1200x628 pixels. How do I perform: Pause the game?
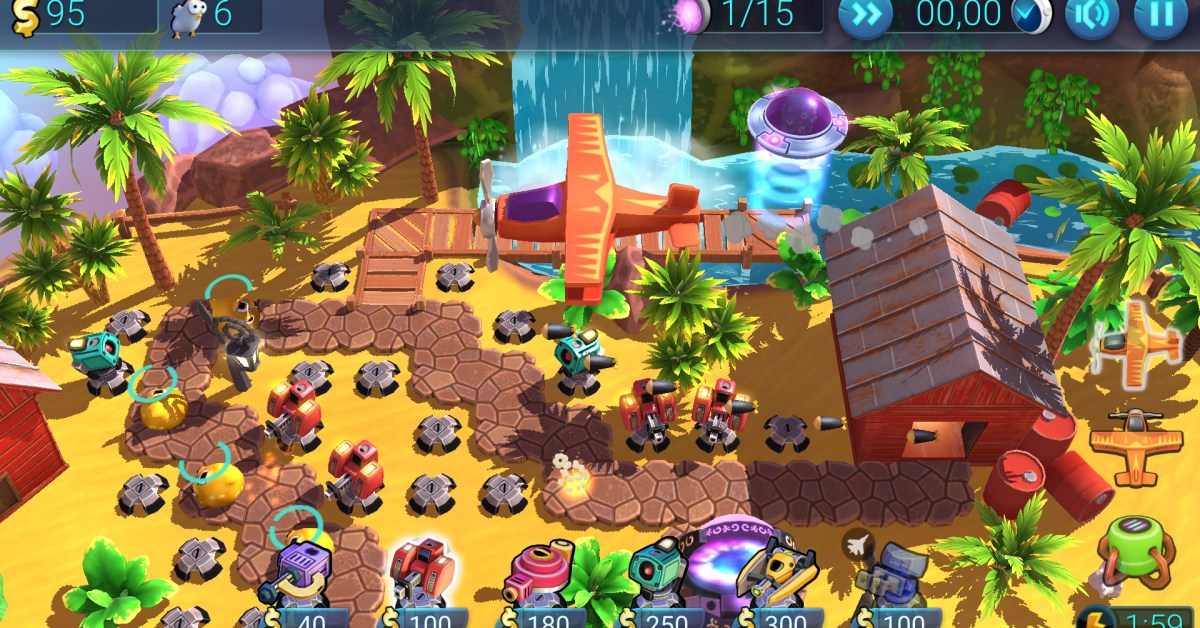click(1160, 16)
